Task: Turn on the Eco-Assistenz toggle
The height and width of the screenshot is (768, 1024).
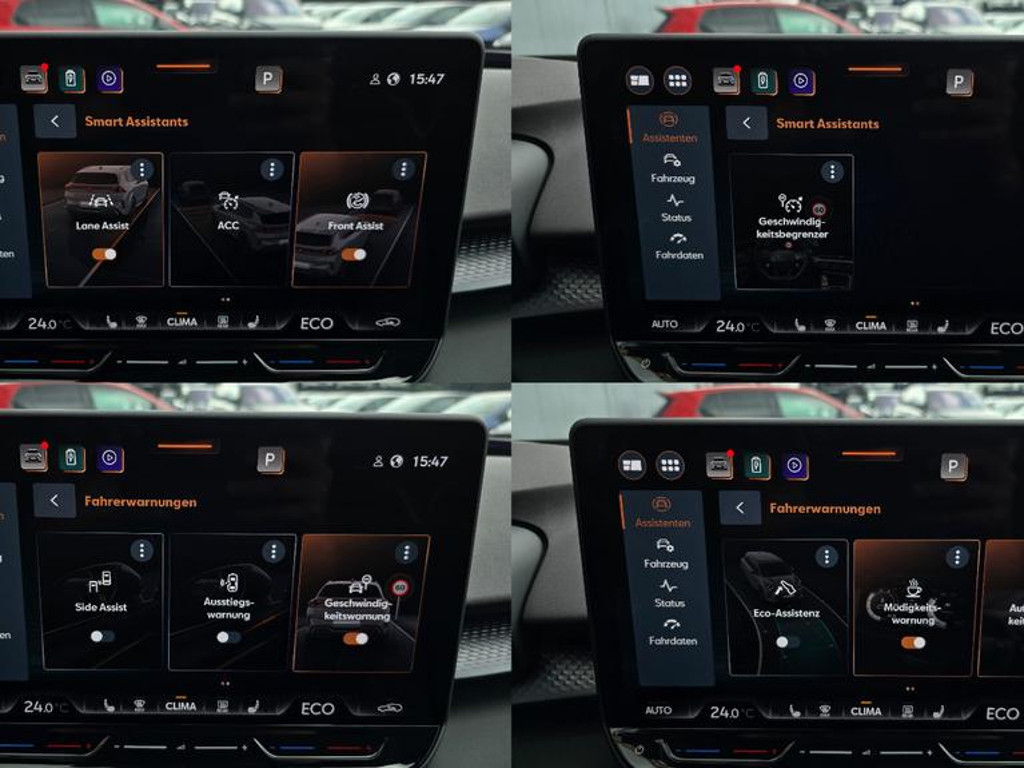Action: click(x=787, y=642)
